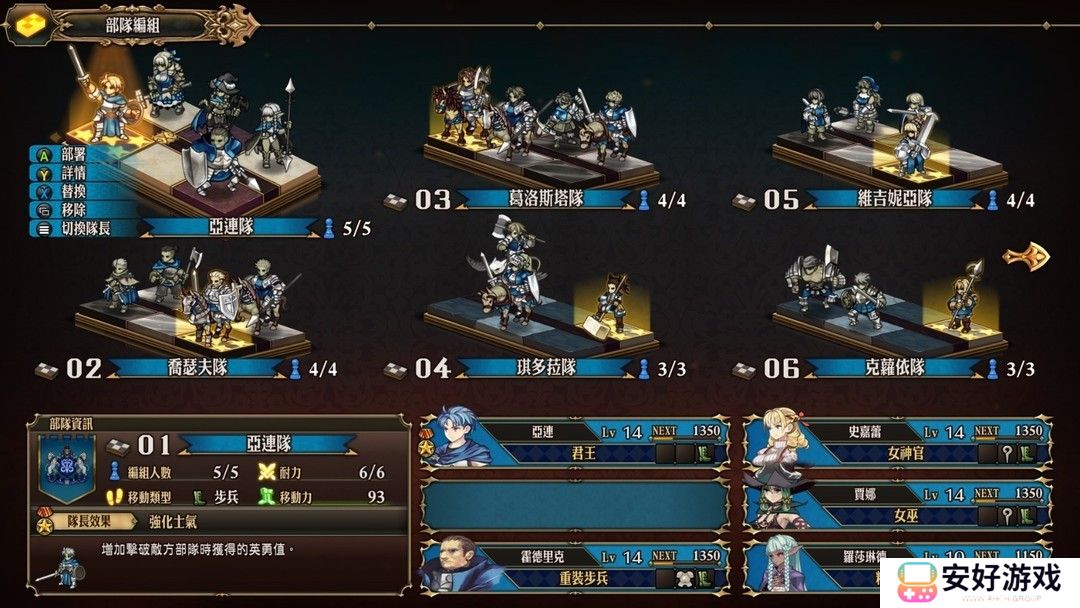The width and height of the screenshot is (1080, 608).
Task: Pick the 羅莎琳德 character row
Action: coord(830,566)
